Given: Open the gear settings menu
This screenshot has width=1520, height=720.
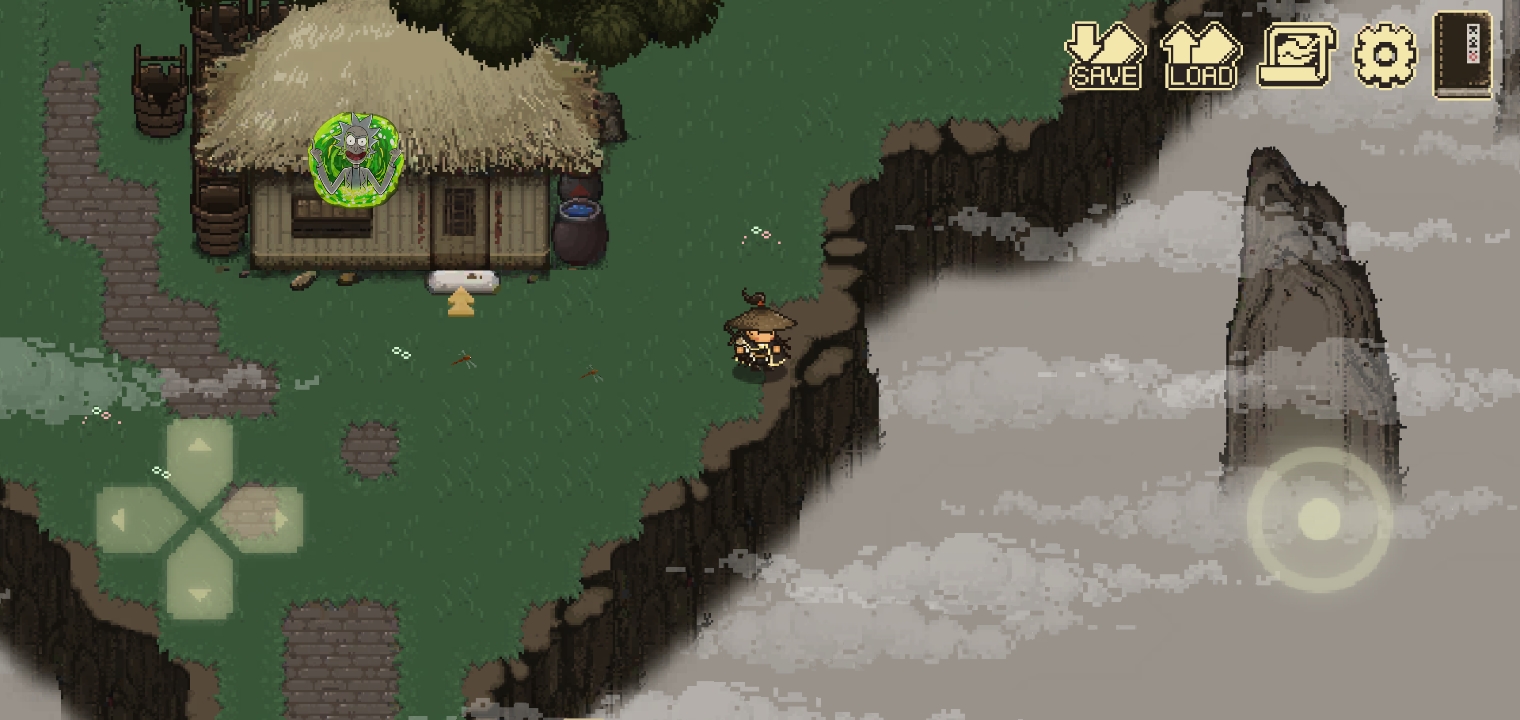Looking at the screenshot, I should pos(1385,55).
